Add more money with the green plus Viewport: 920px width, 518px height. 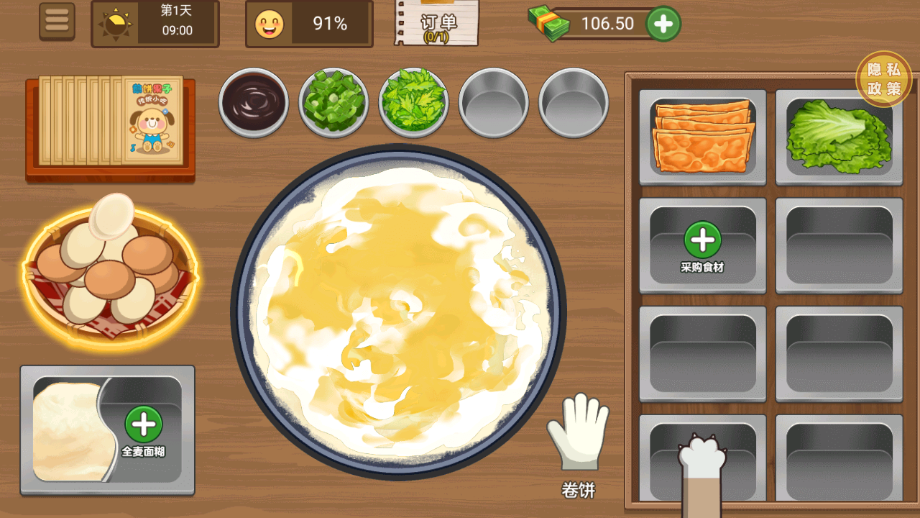[663, 23]
